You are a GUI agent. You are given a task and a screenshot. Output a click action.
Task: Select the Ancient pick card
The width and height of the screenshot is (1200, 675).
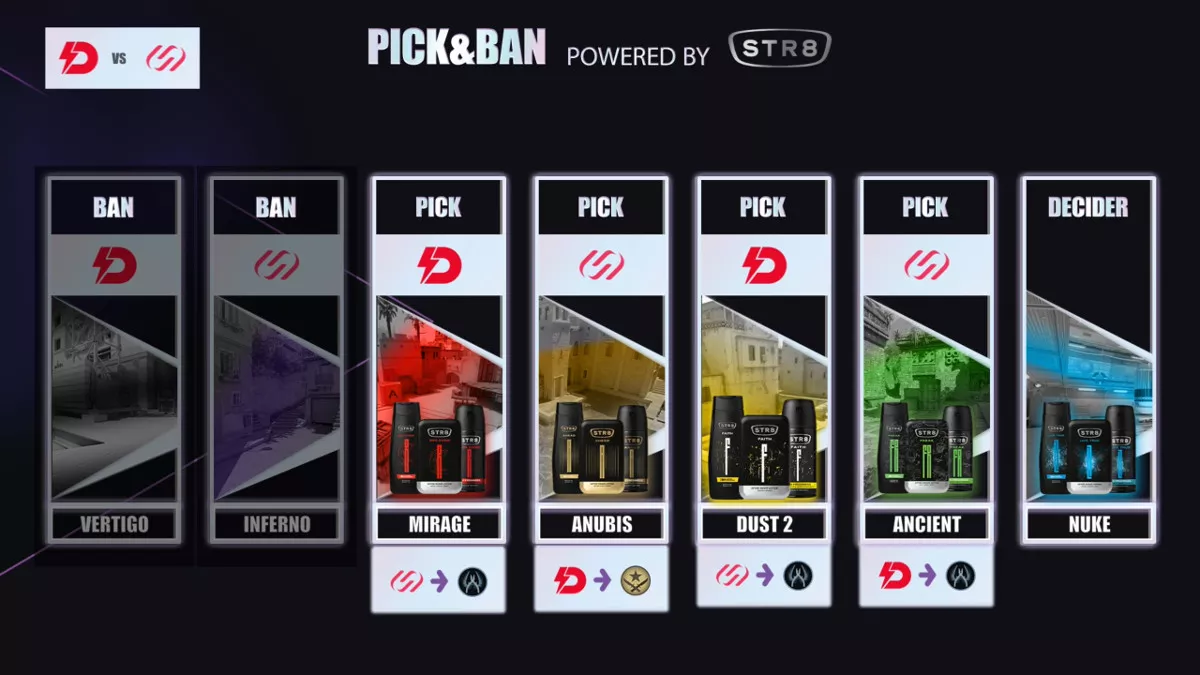925,360
